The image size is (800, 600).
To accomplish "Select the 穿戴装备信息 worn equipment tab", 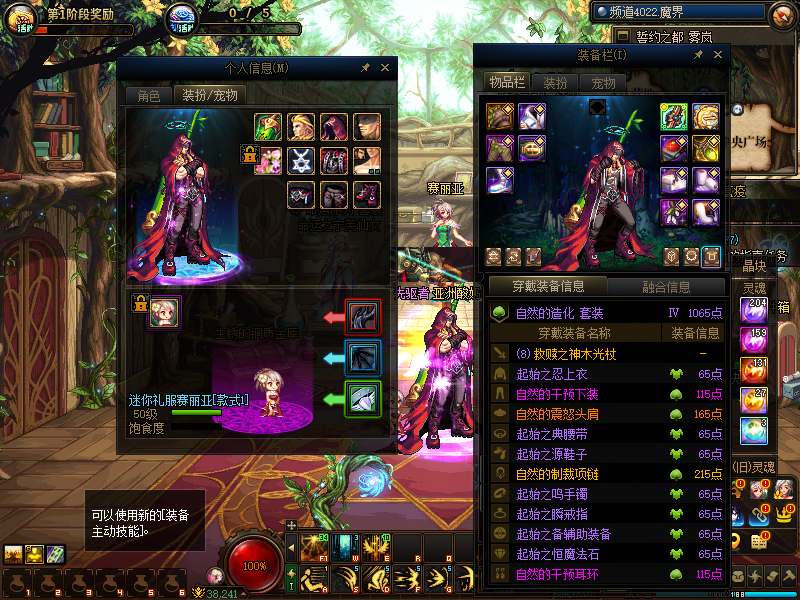I will pos(549,287).
